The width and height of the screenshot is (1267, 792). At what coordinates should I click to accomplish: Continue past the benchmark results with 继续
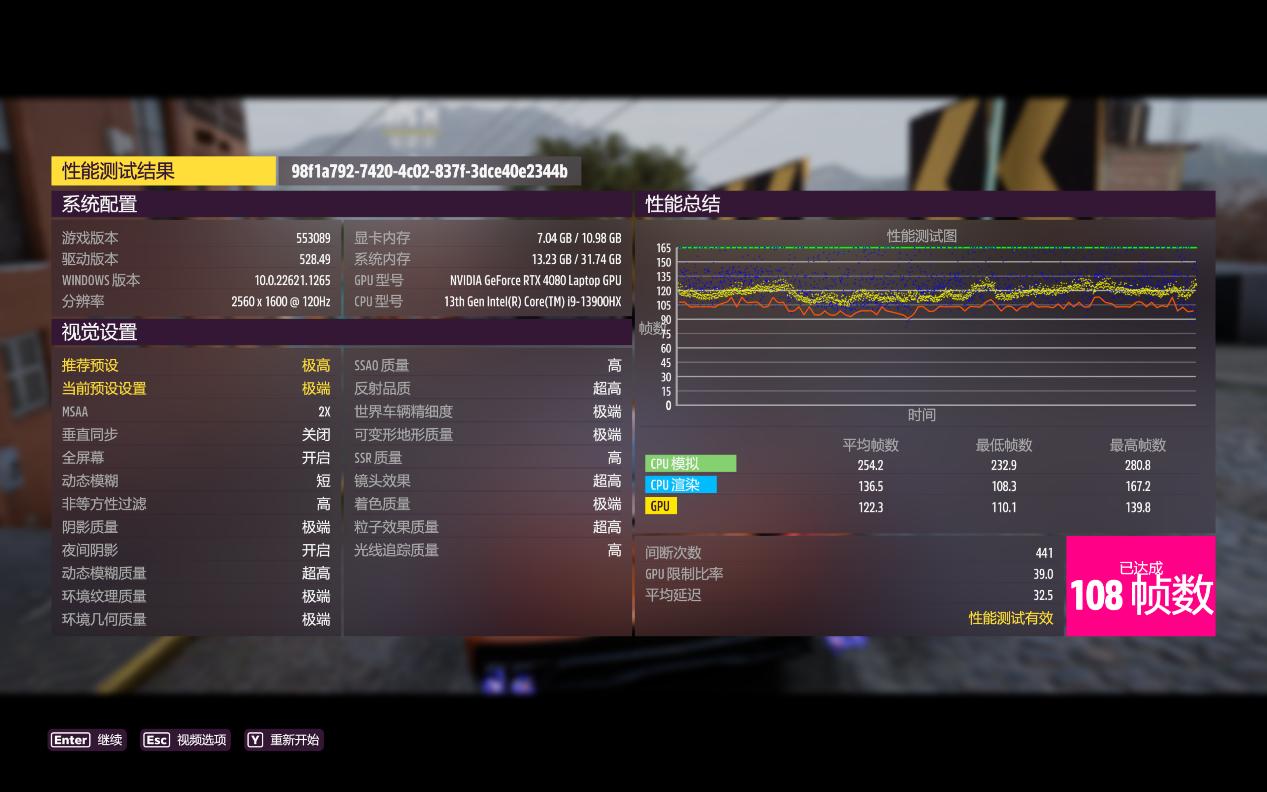coord(88,740)
